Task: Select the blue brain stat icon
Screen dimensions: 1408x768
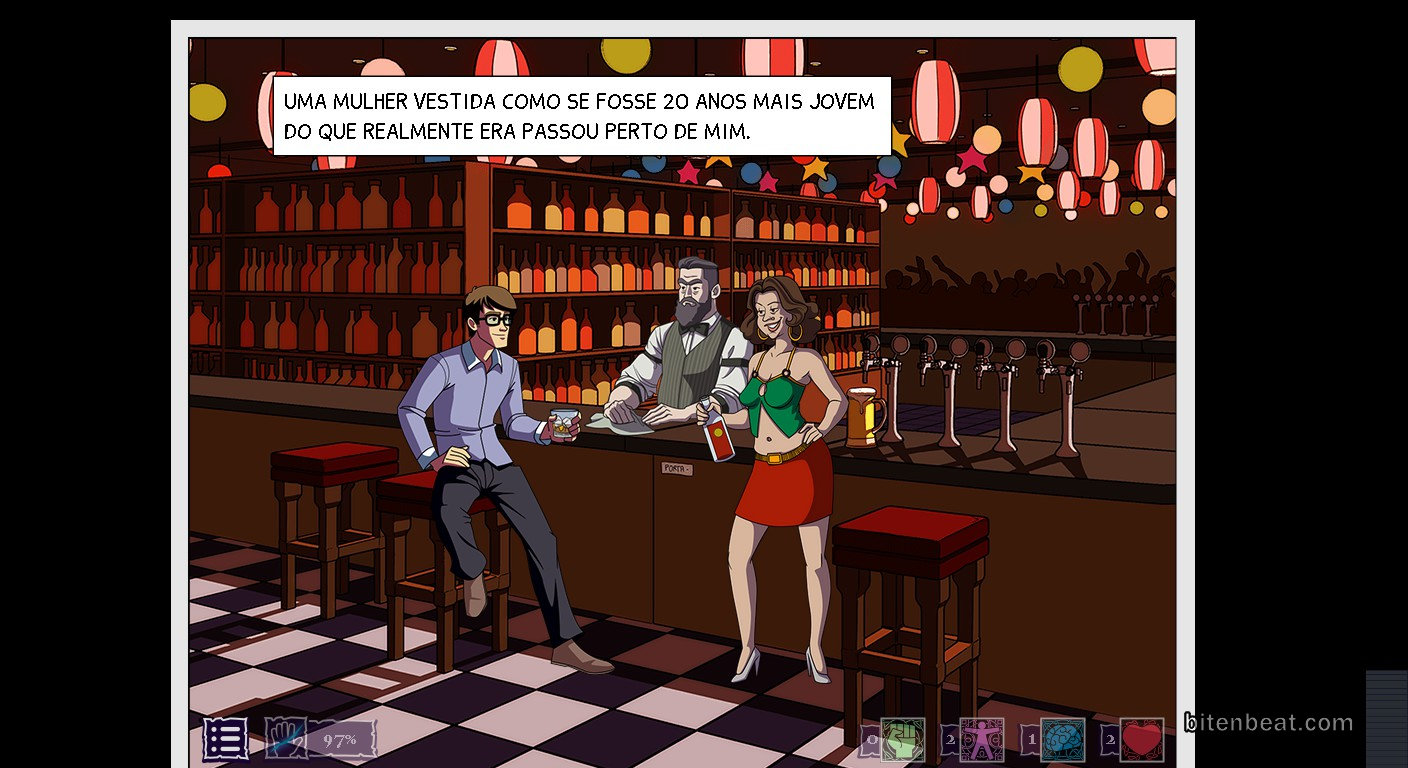Action: 1061,740
